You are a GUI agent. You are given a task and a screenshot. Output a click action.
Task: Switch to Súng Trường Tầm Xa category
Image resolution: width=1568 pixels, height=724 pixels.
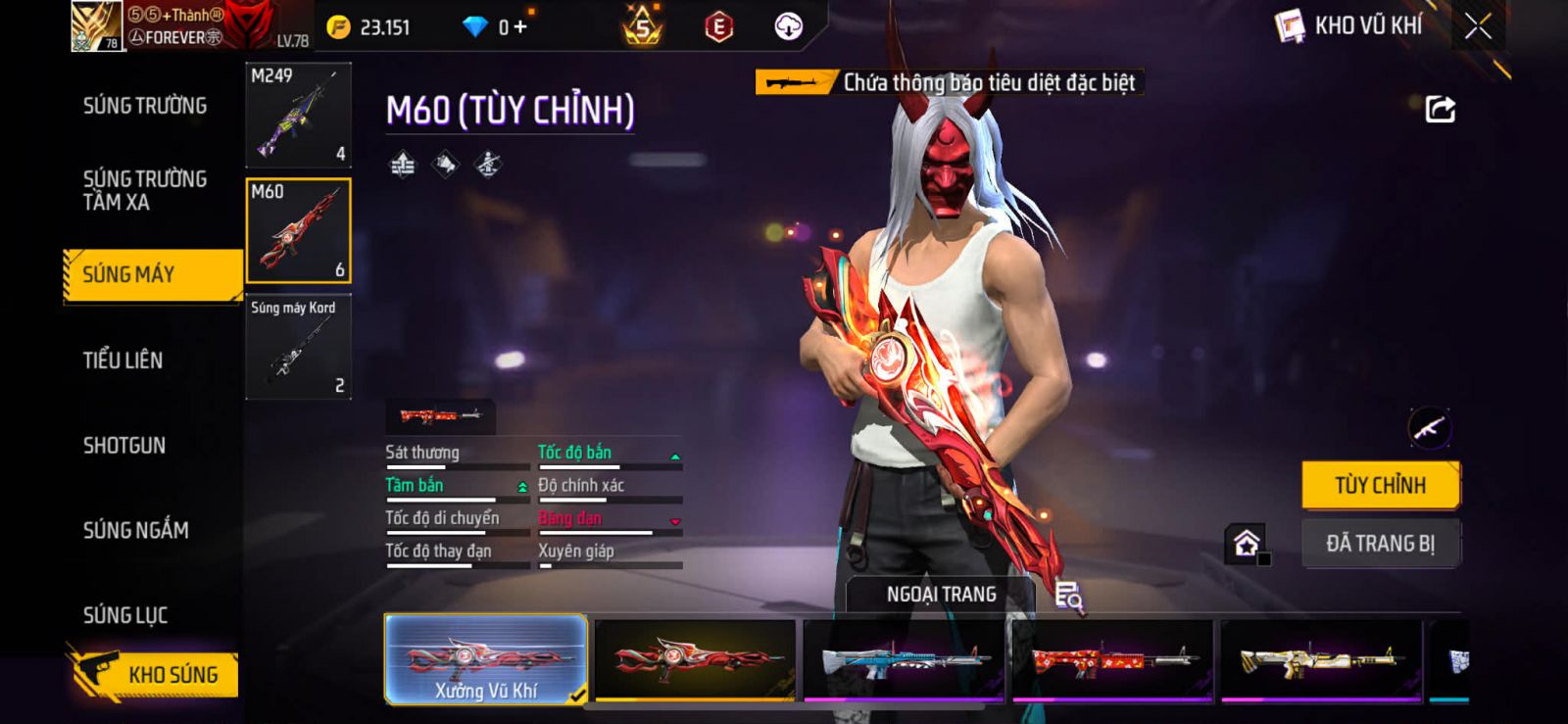[x=145, y=191]
